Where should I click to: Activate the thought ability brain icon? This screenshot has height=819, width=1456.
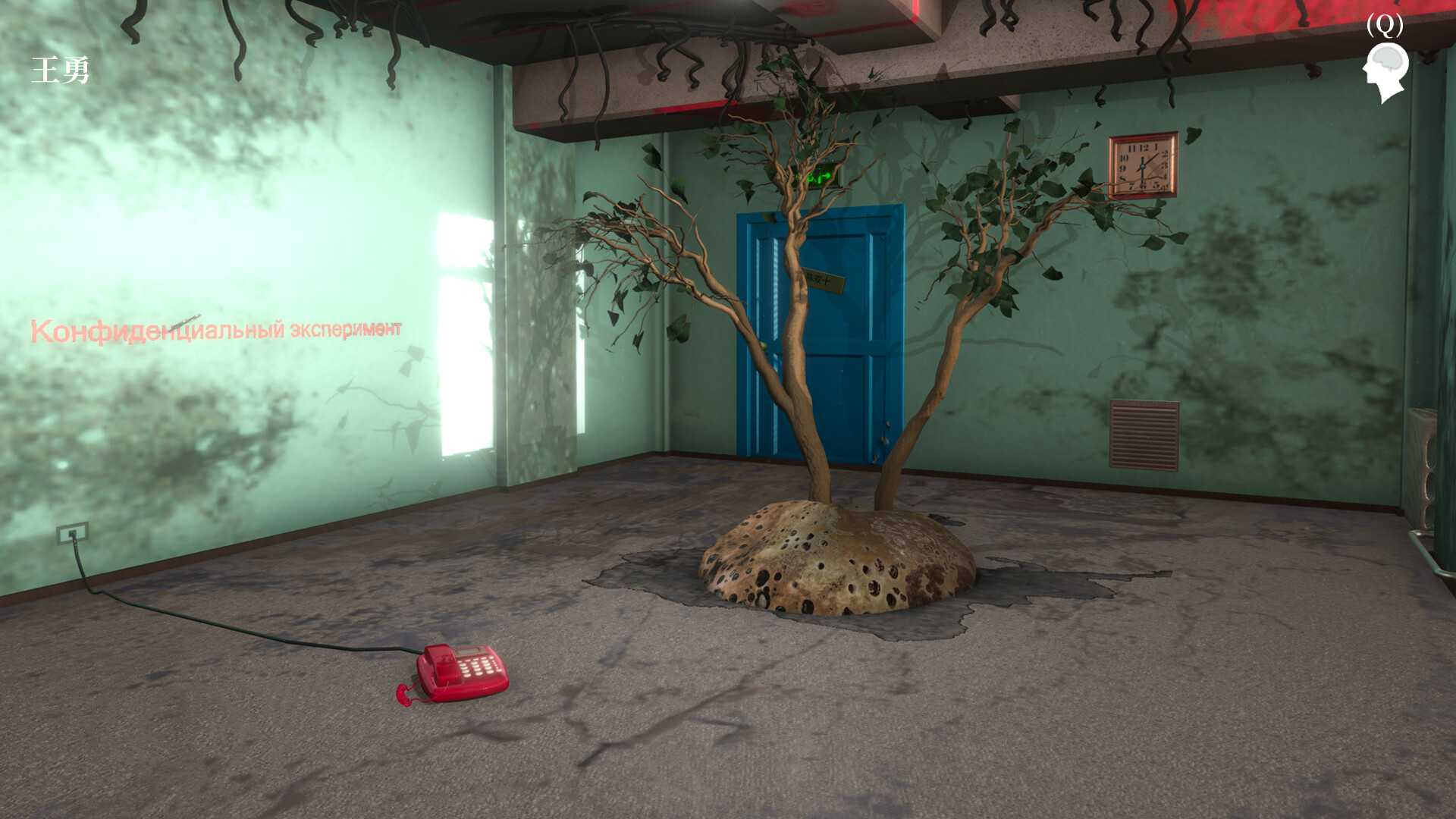click(x=1386, y=68)
